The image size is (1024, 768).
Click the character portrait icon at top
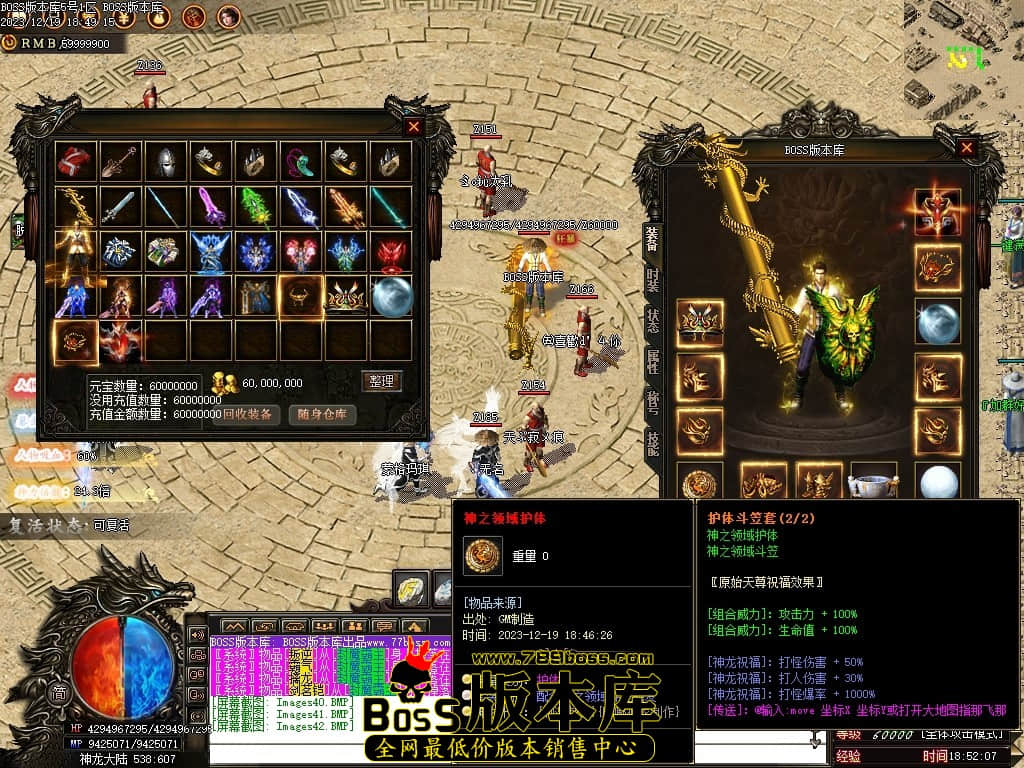tap(228, 16)
